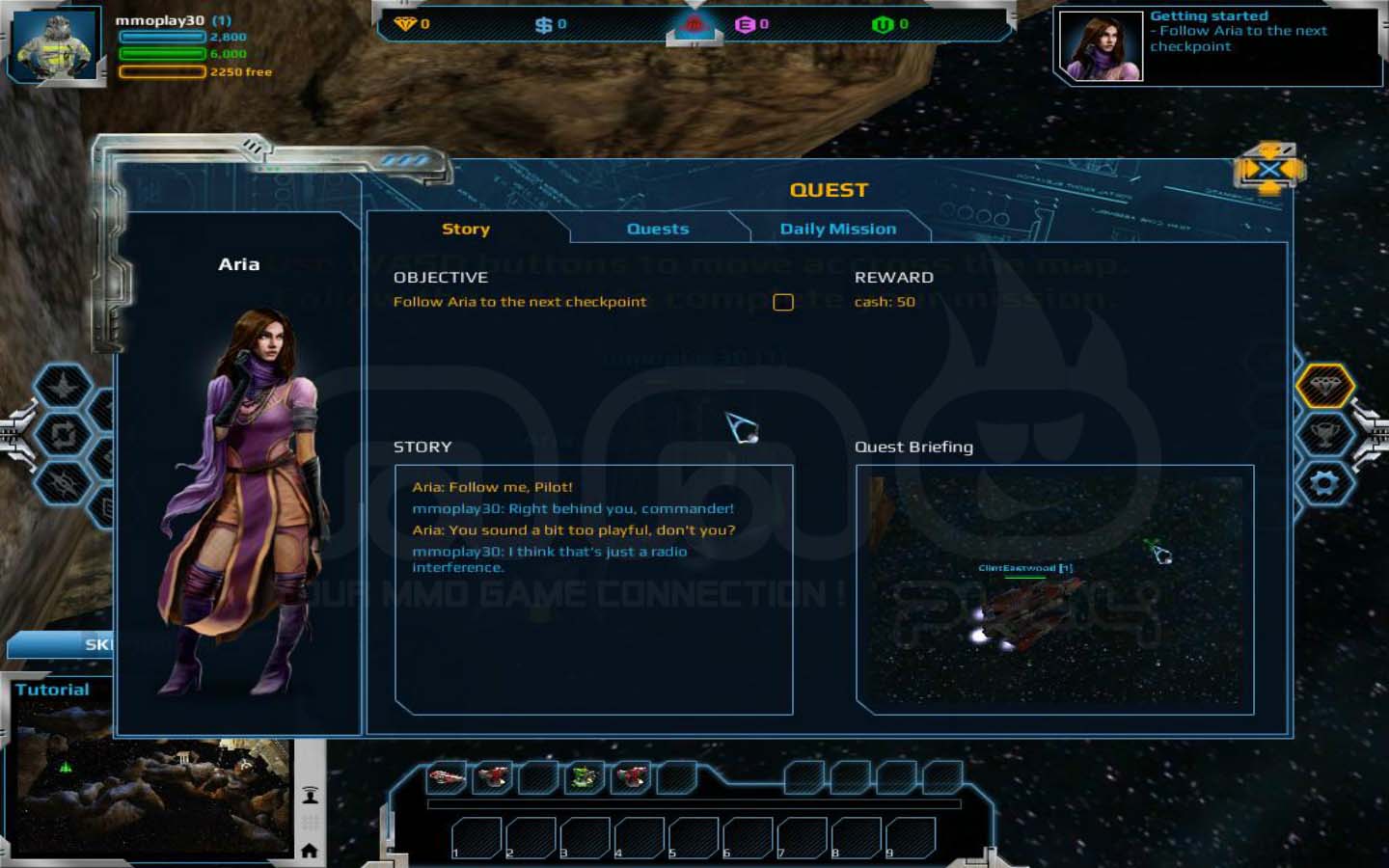
Task: Tick the objective checkbox beside Follow Aria
Action: [782, 302]
